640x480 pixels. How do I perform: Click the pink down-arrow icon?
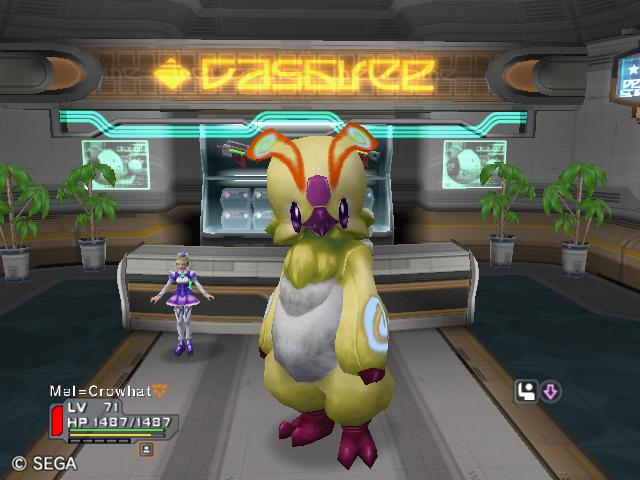point(551,392)
